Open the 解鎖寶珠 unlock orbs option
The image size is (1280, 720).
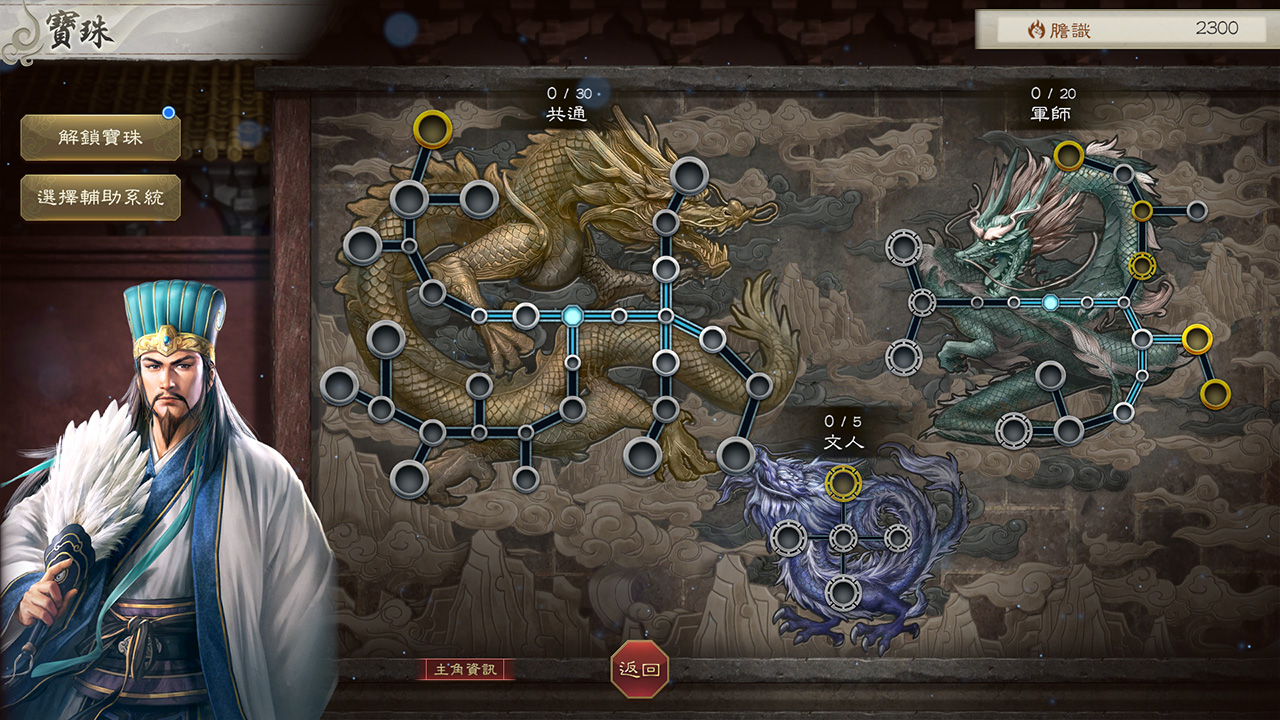(x=100, y=138)
